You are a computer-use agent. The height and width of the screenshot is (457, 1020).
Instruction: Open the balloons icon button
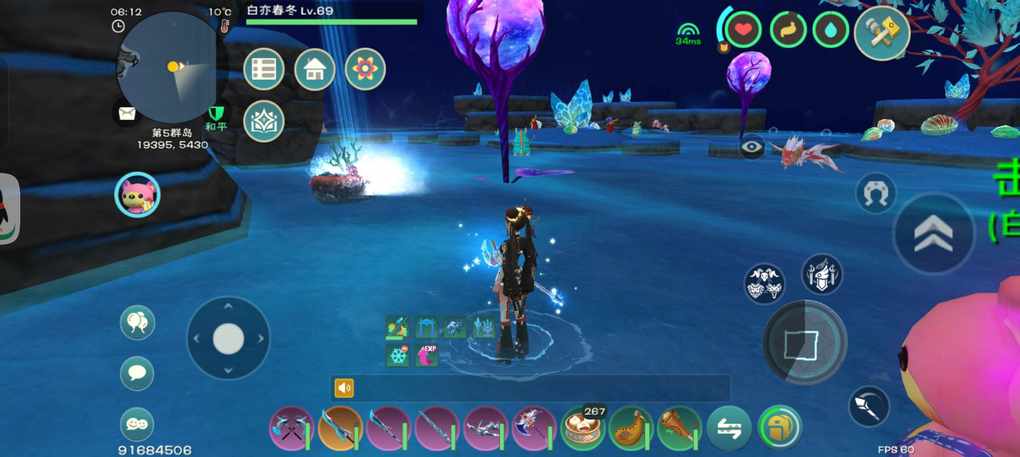137,322
